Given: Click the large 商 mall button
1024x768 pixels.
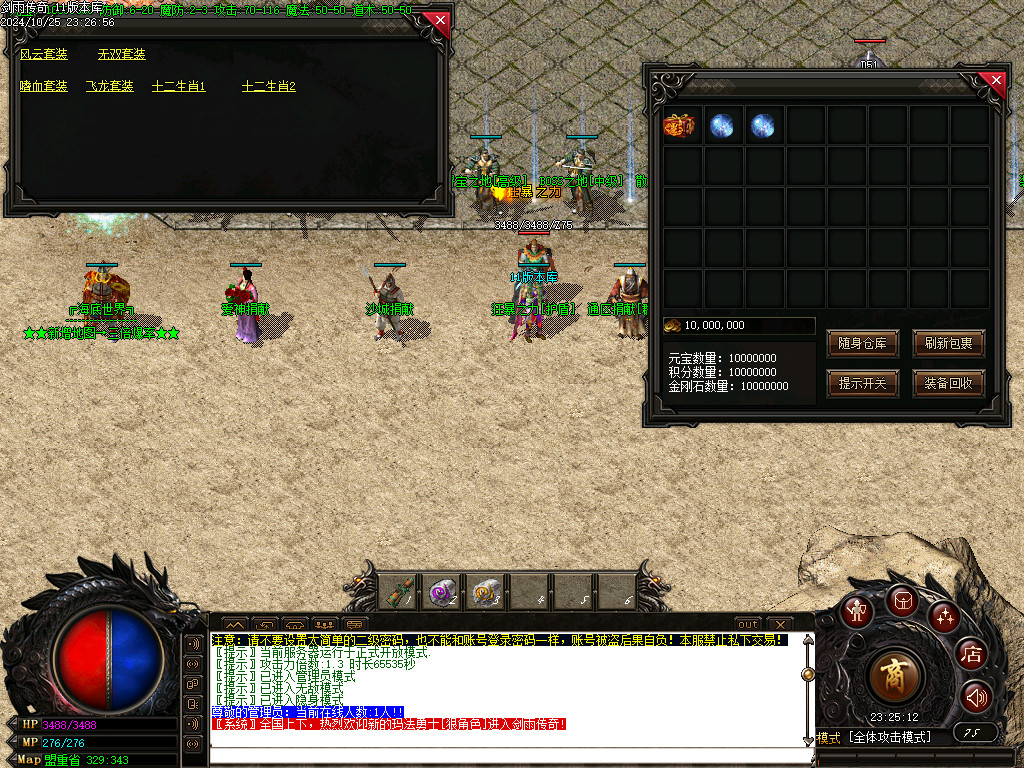Looking at the screenshot, I should pyautogui.click(x=896, y=676).
